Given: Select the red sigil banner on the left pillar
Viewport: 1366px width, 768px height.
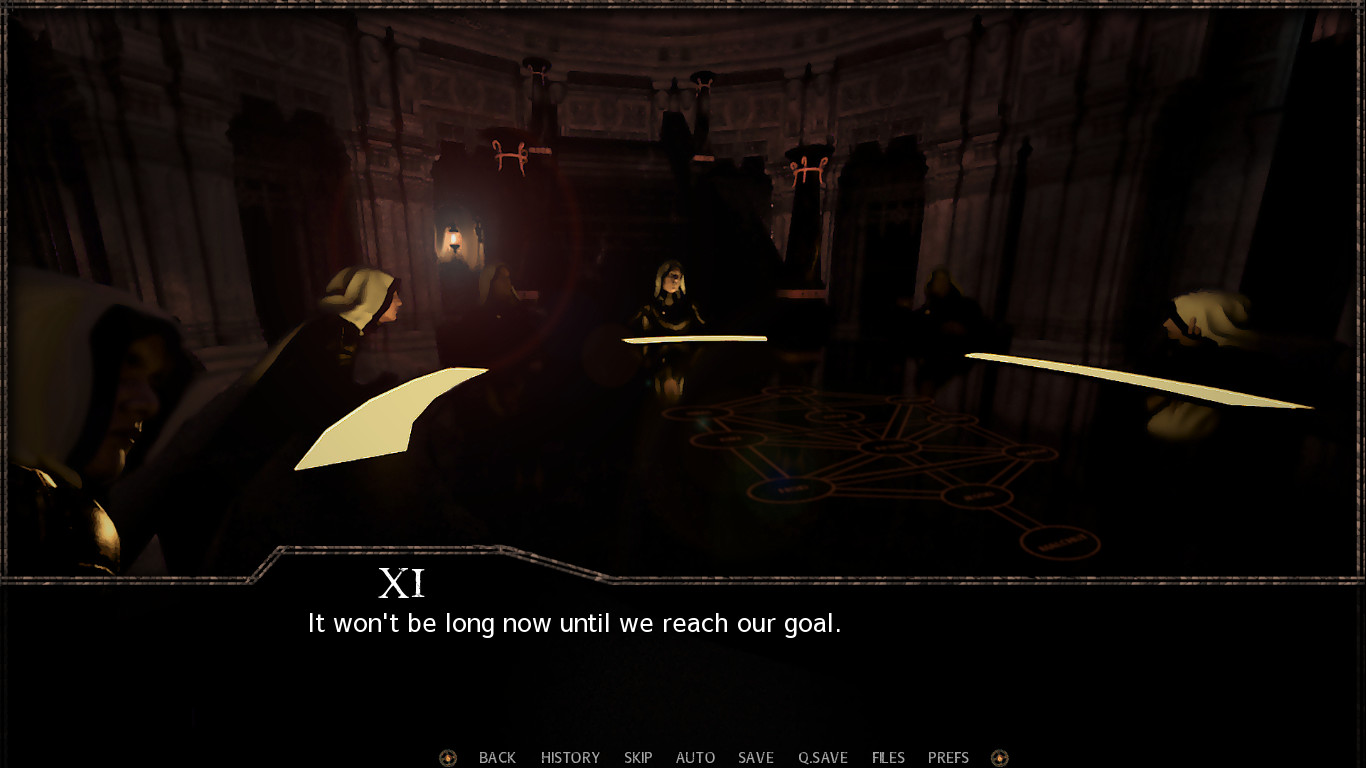Looking at the screenshot, I should click(510, 155).
